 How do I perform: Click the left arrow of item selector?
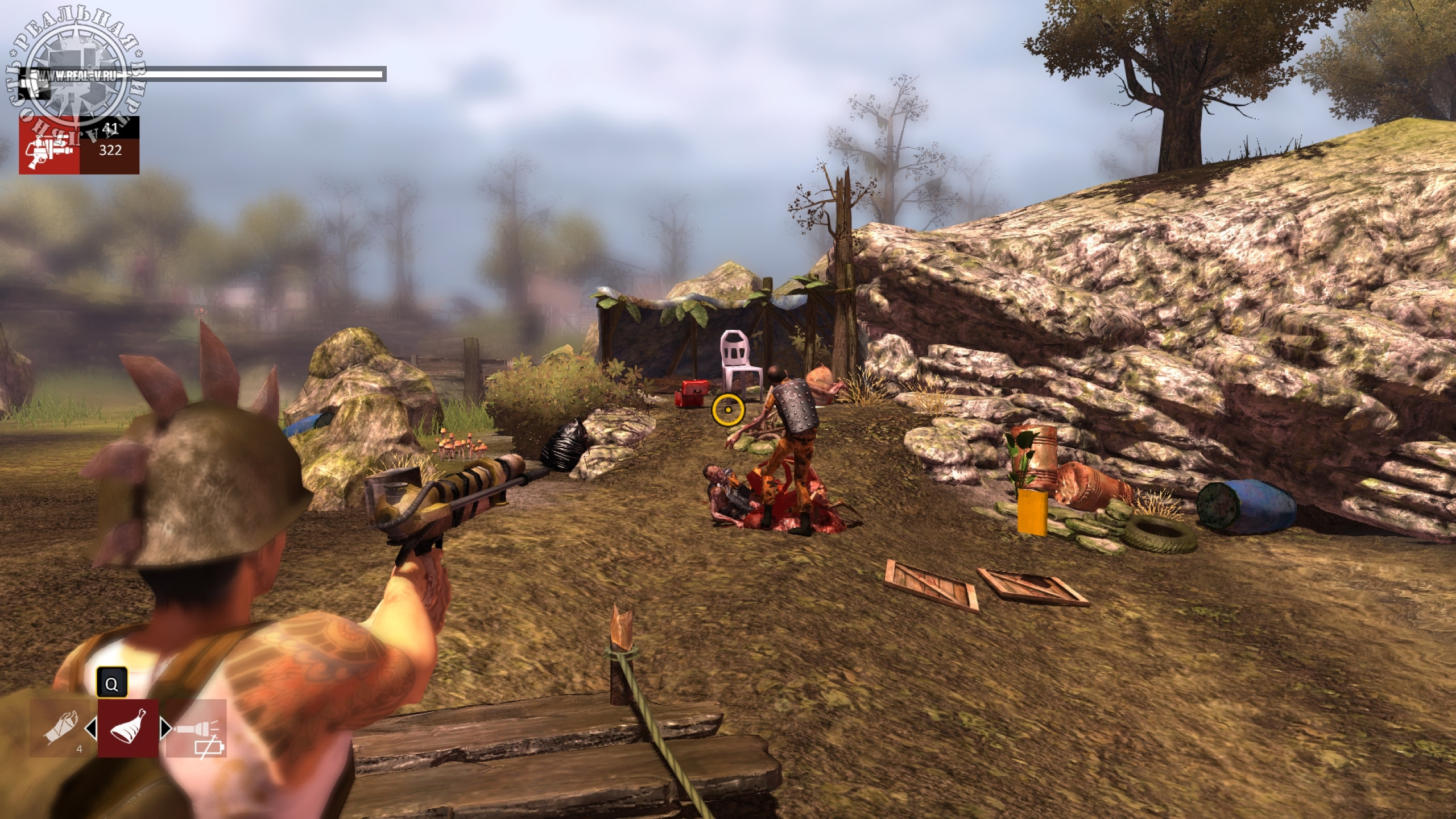(90, 728)
